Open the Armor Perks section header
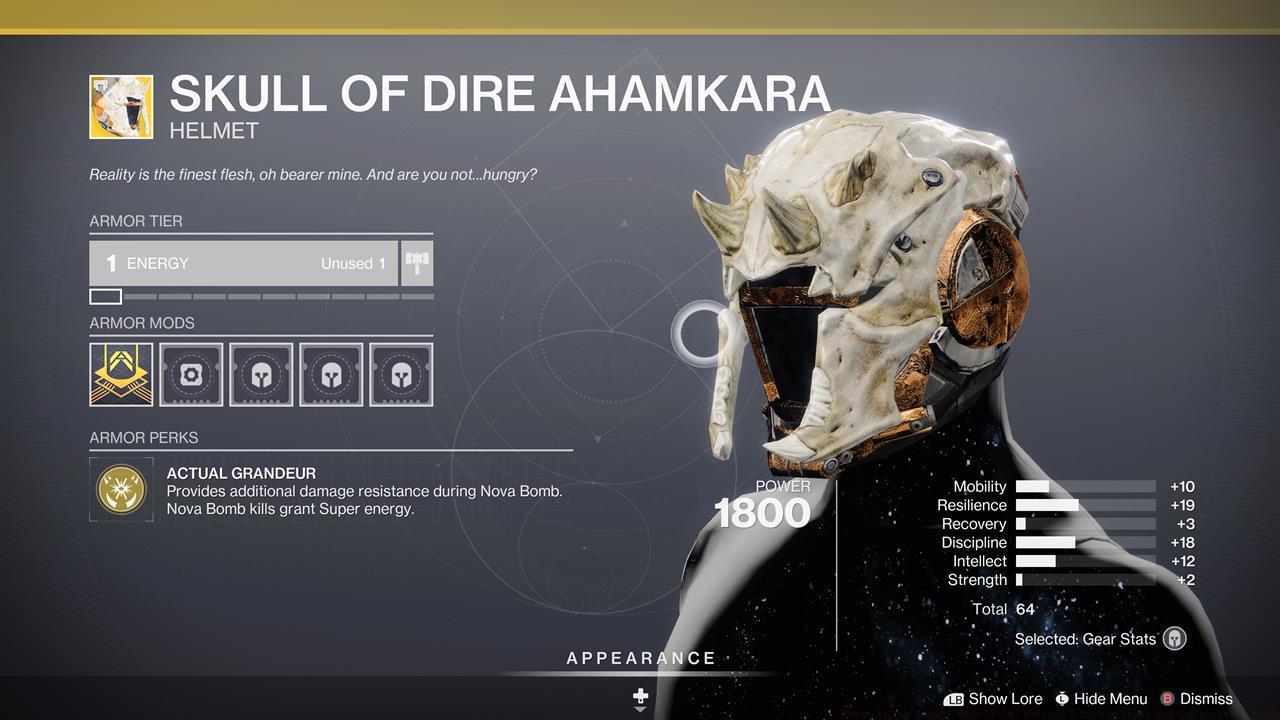 click(144, 438)
